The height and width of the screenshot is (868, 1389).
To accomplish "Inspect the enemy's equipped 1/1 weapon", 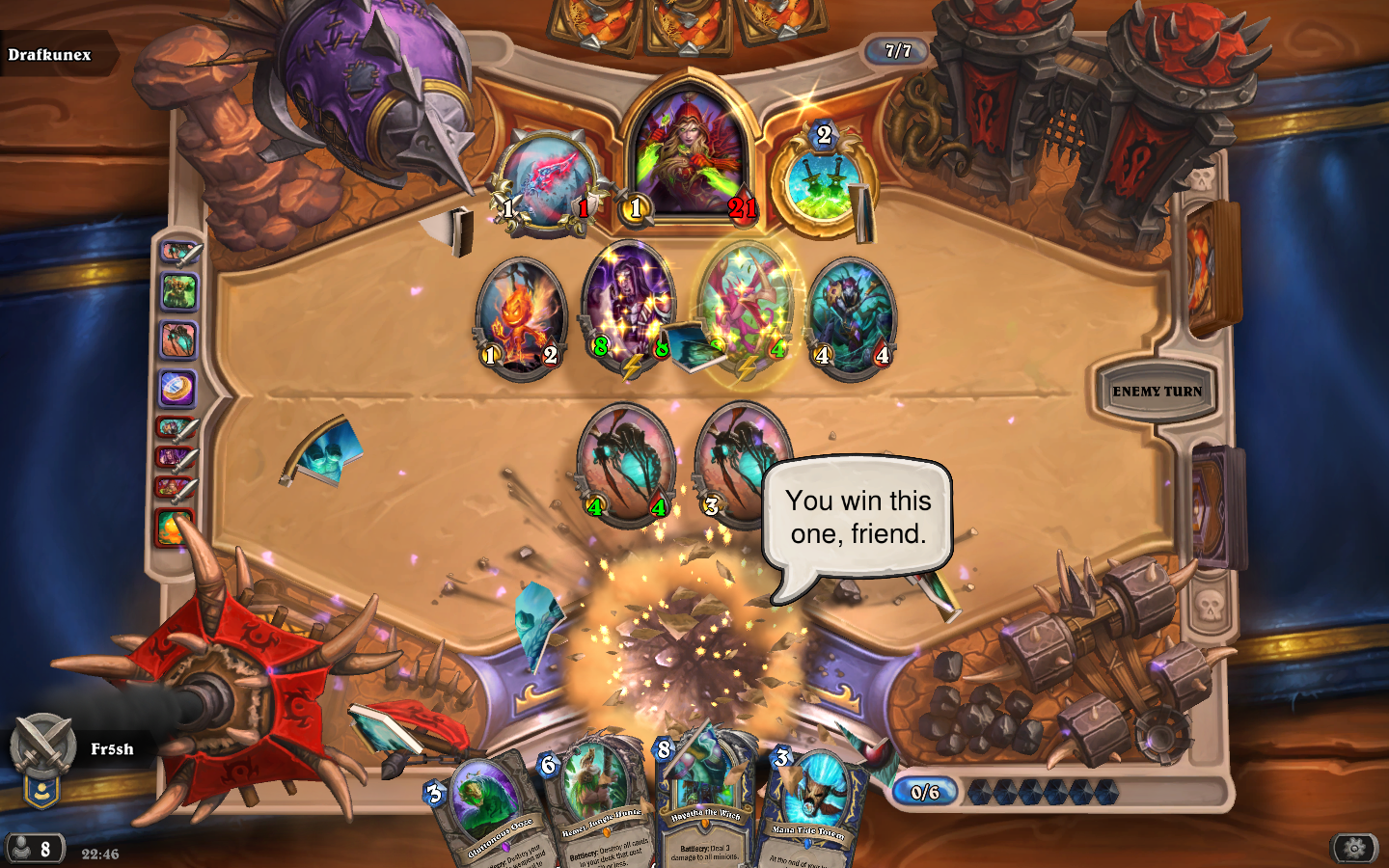I will 546,183.
